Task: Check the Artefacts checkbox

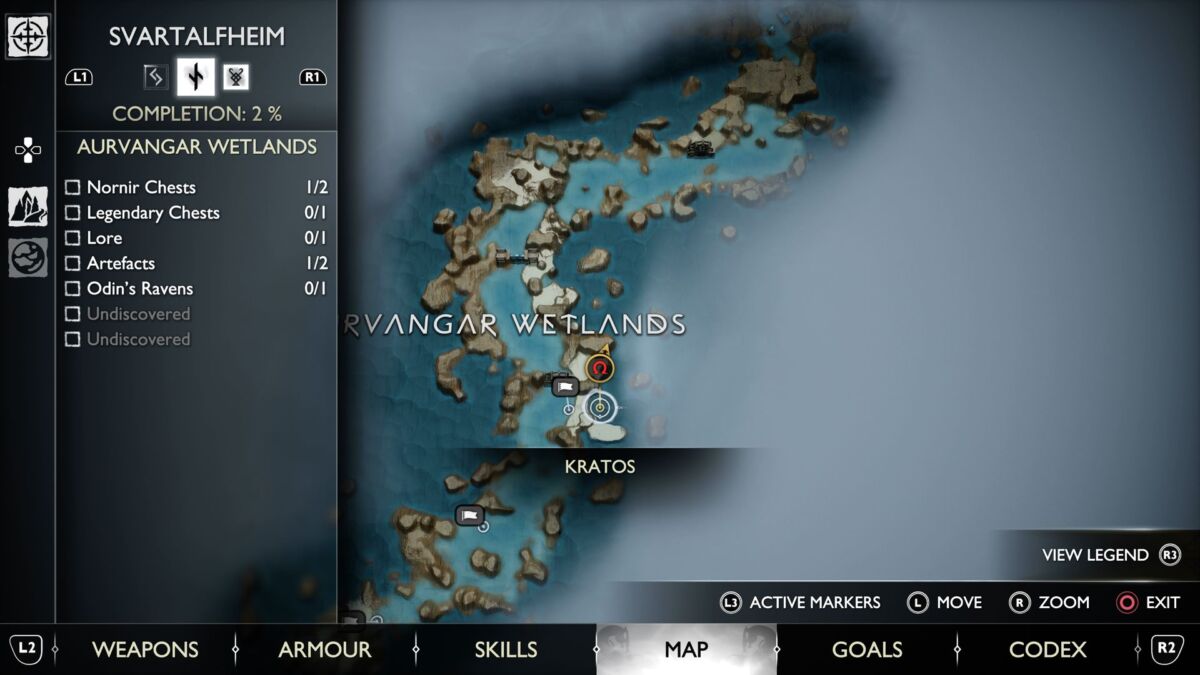Action: [x=72, y=263]
